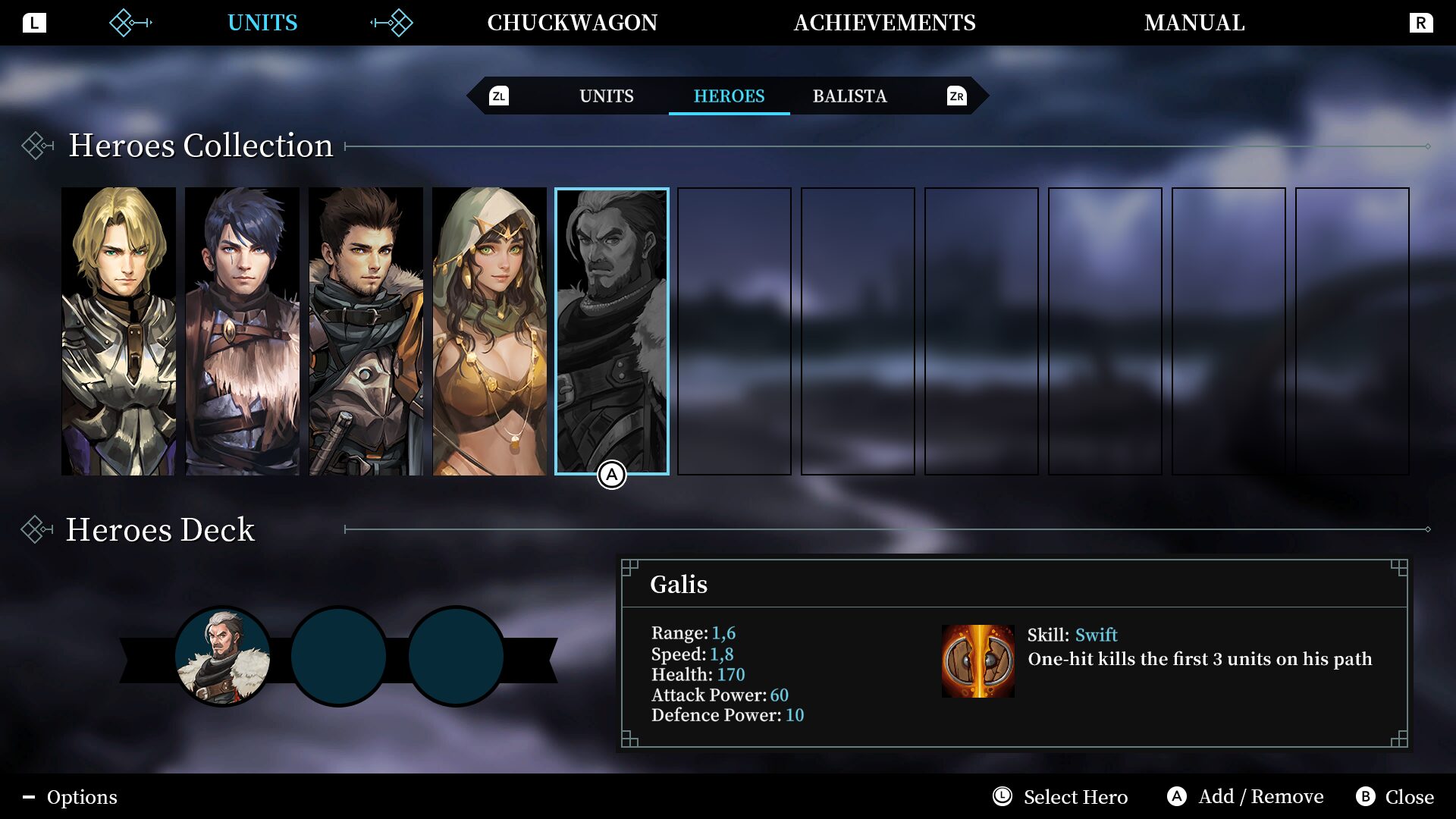This screenshot has width=1456, height=819.
Task: Click the highlighted greyed-out Galis hero card
Action: pyautogui.click(x=611, y=331)
